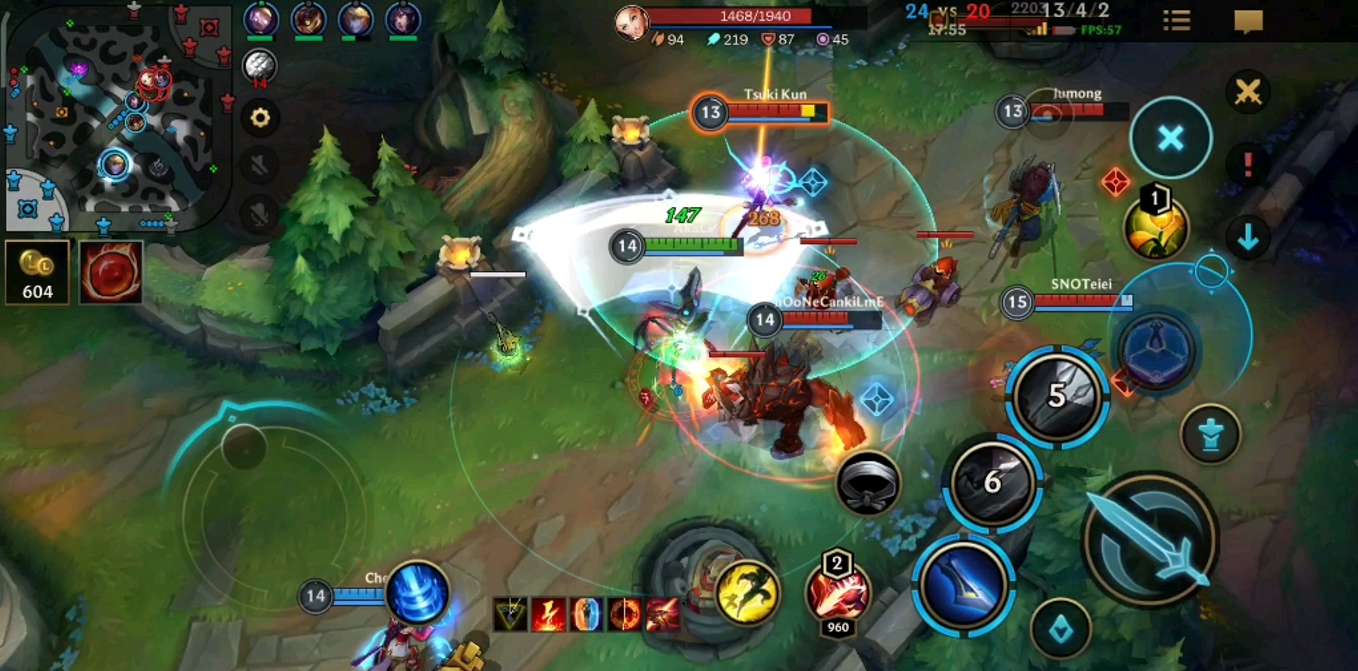
Task: Tap the basic attack sword button
Action: (1150, 540)
